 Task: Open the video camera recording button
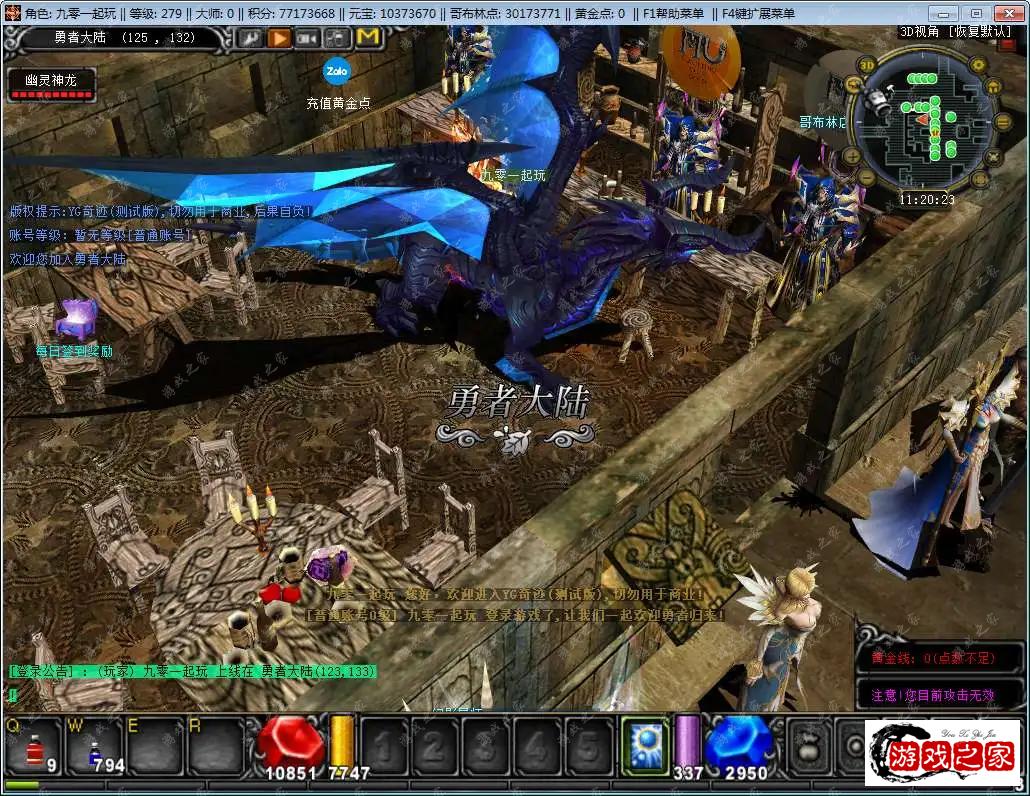click(x=308, y=38)
